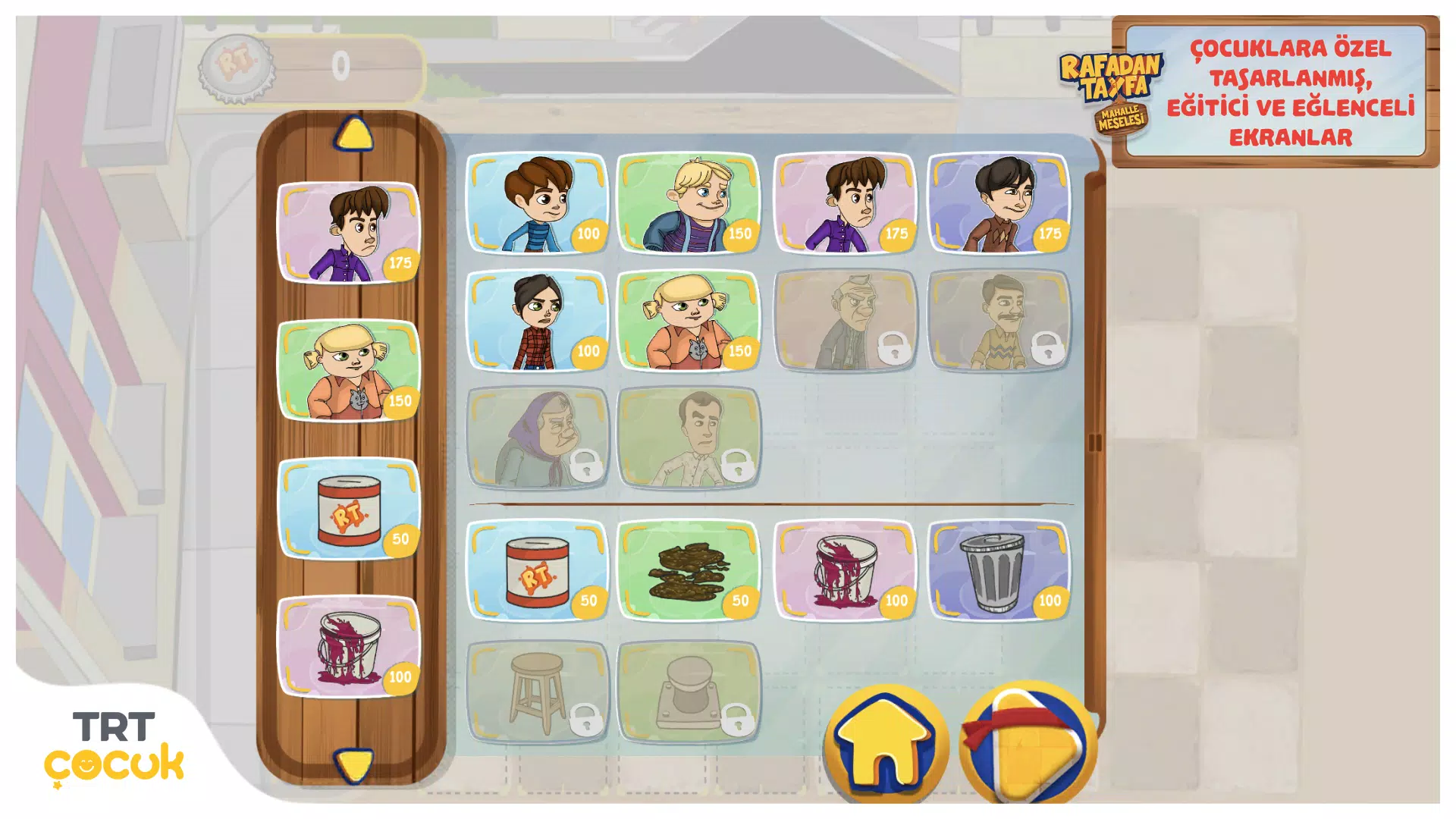Select the boy in blue sweater card
The image size is (1456, 819).
[x=537, y=203]
